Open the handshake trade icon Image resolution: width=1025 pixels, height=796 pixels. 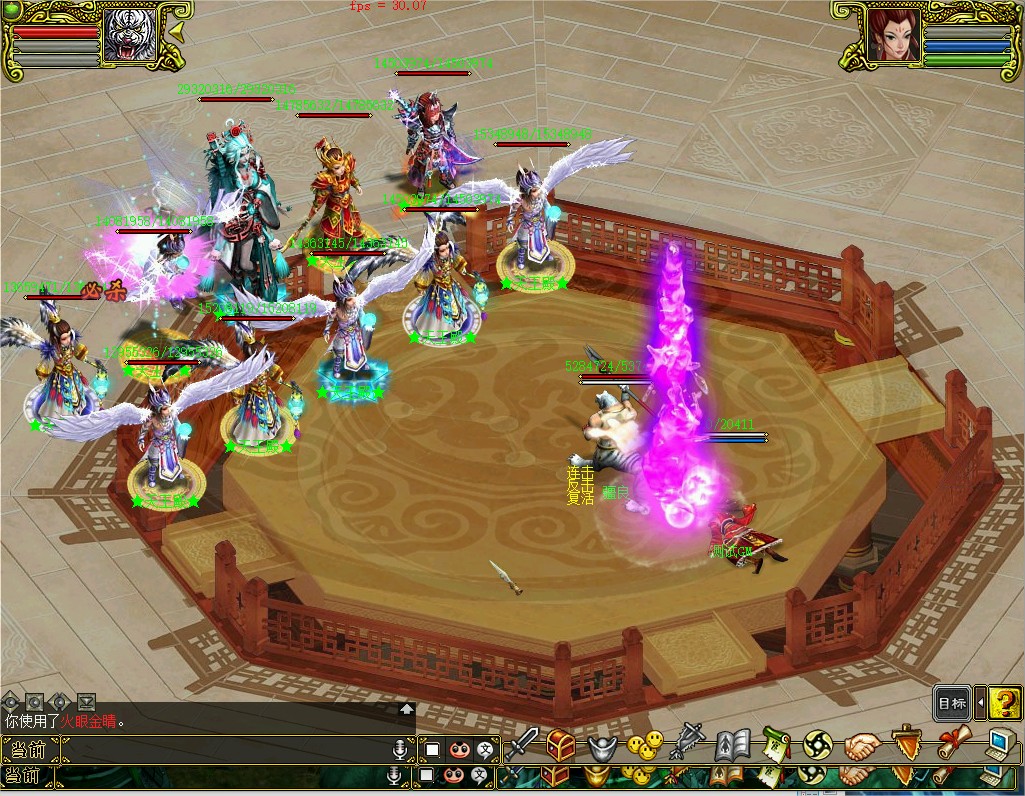[x=861, y=746]
